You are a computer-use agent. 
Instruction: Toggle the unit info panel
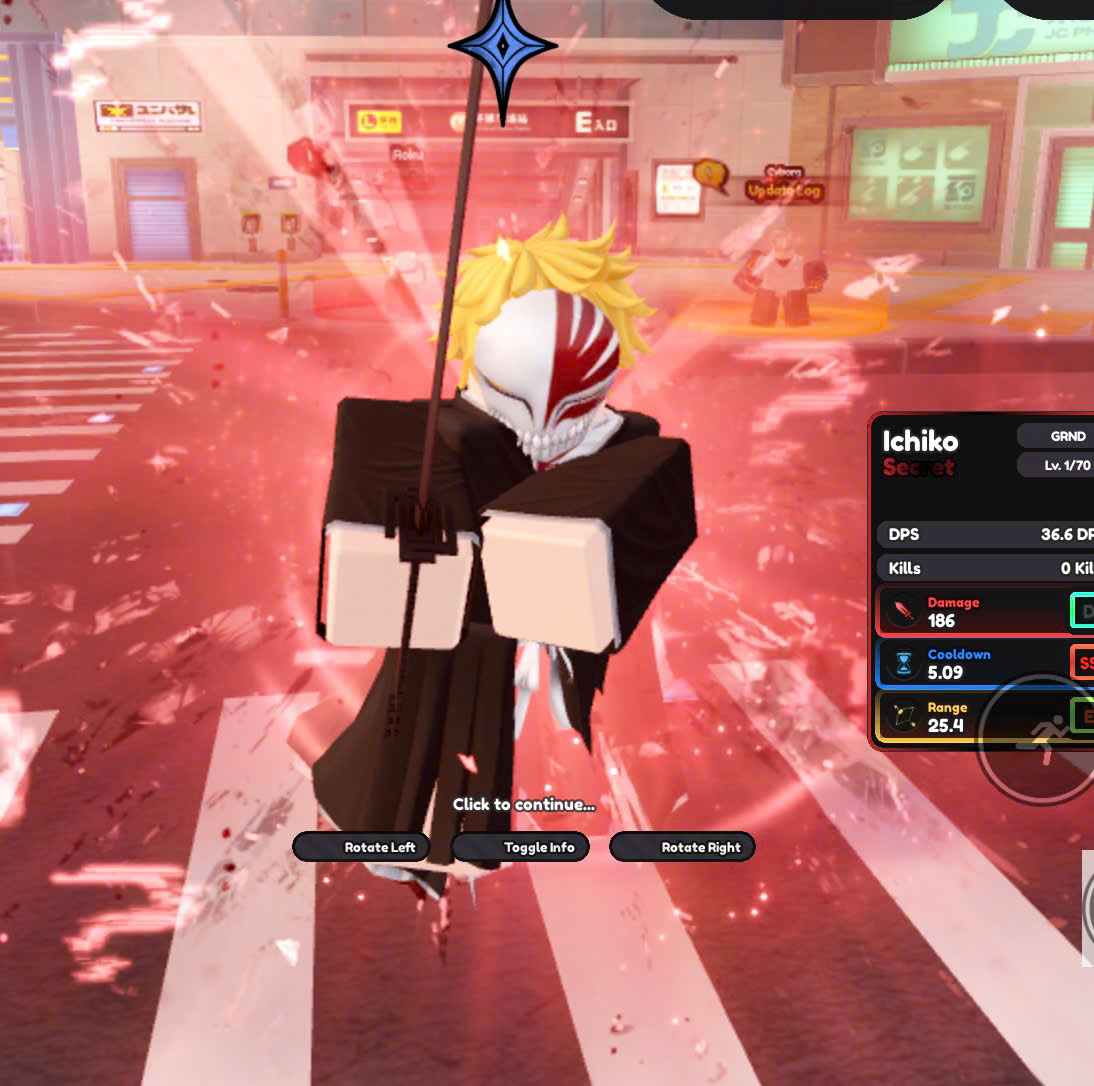pos(520,847)
